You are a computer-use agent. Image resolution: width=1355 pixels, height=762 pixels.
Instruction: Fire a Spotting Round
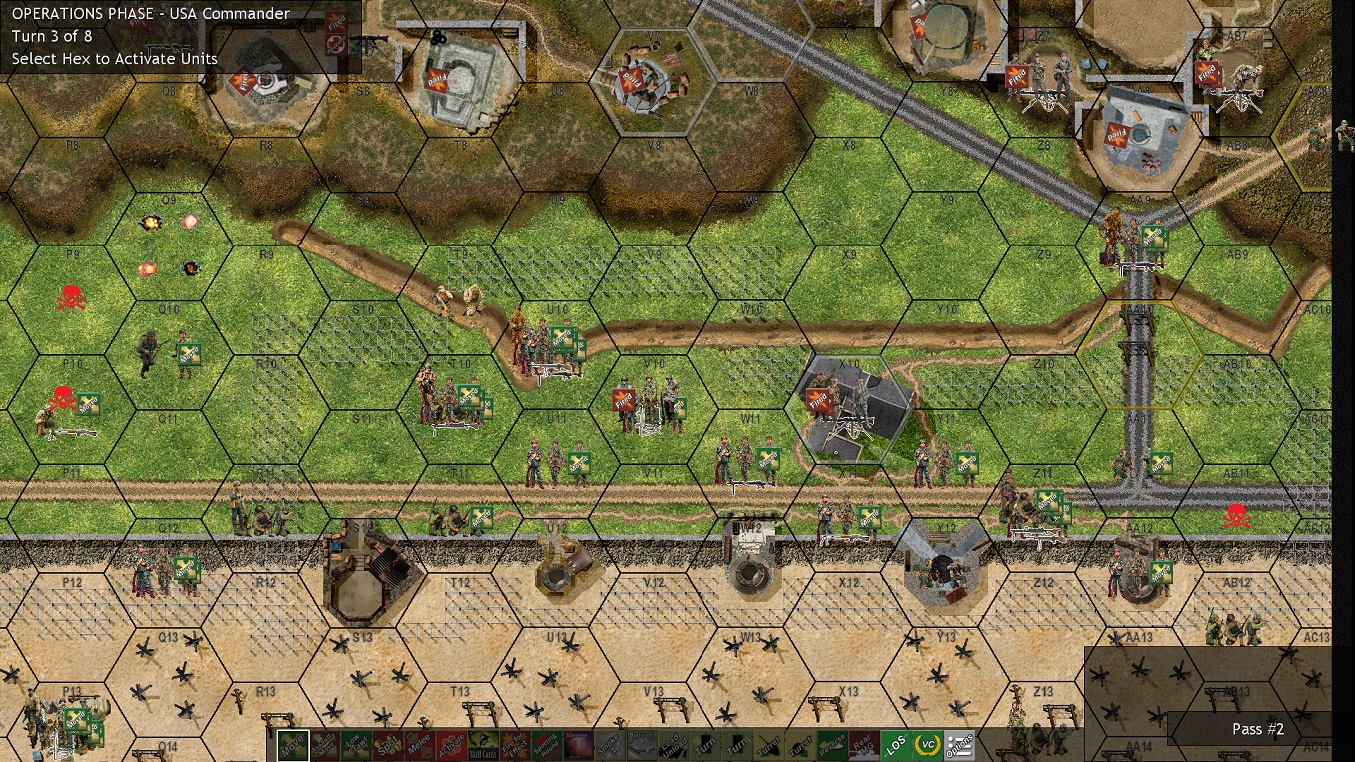pos(546,746)
